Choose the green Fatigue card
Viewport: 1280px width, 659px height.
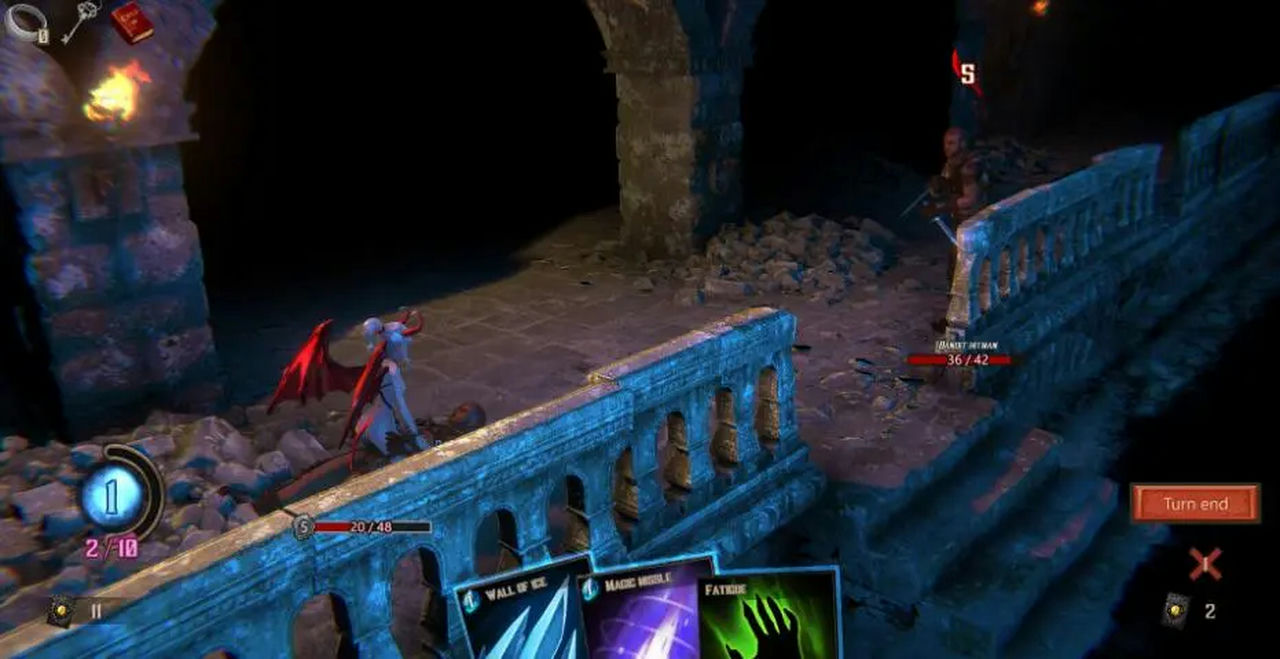[x=768, y=615]
